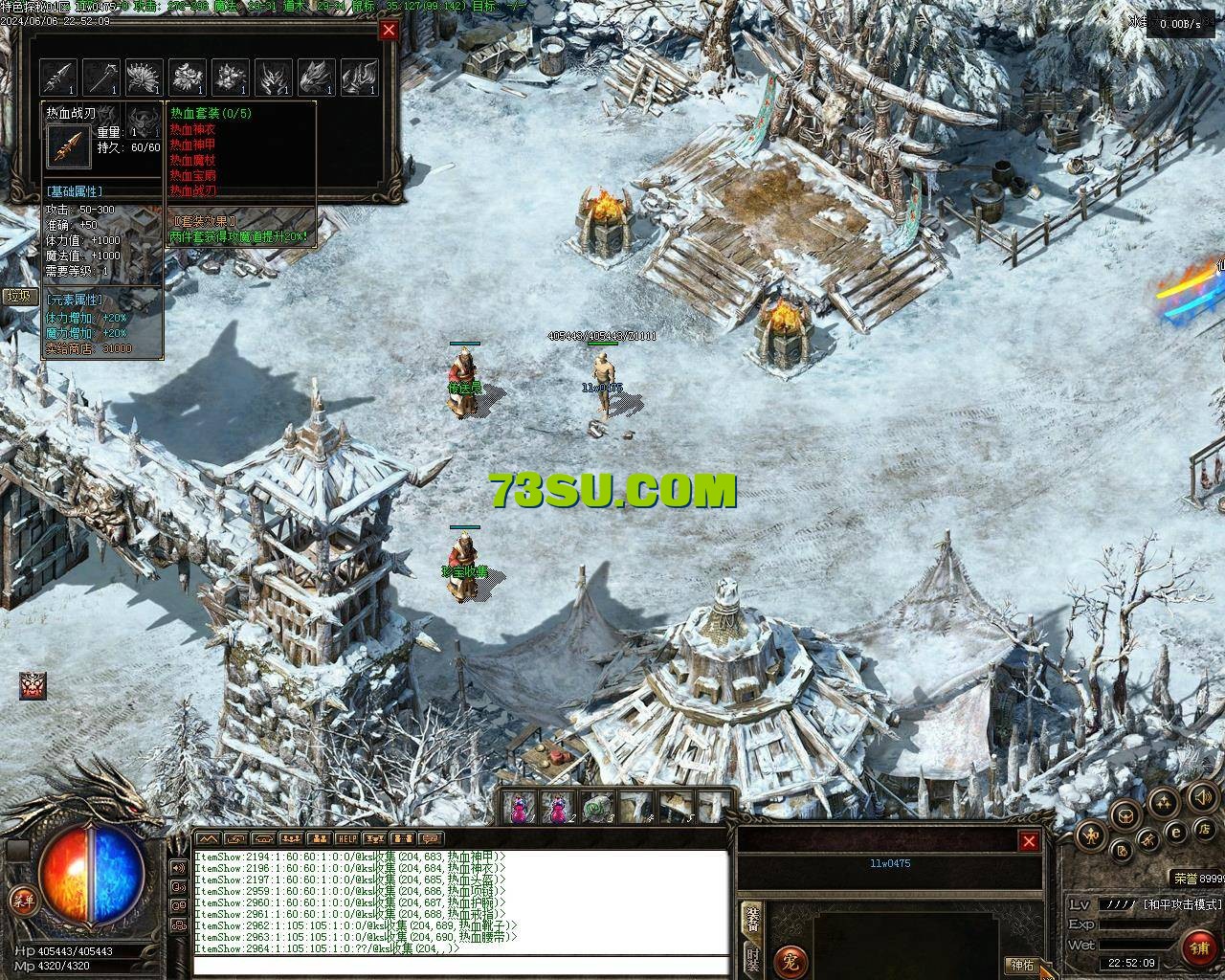Open the 铺 (stall) red round button
Image resolution: width=1225 pixels, height=980 pixels.
tap(1198, 947)
